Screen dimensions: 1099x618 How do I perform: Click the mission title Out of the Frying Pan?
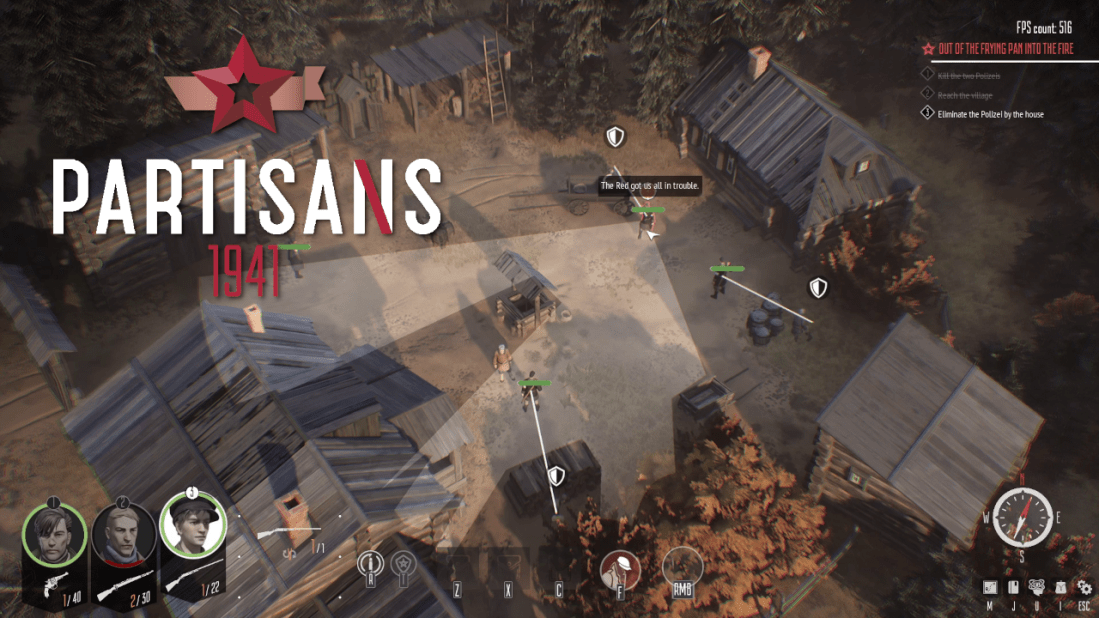1004,48
